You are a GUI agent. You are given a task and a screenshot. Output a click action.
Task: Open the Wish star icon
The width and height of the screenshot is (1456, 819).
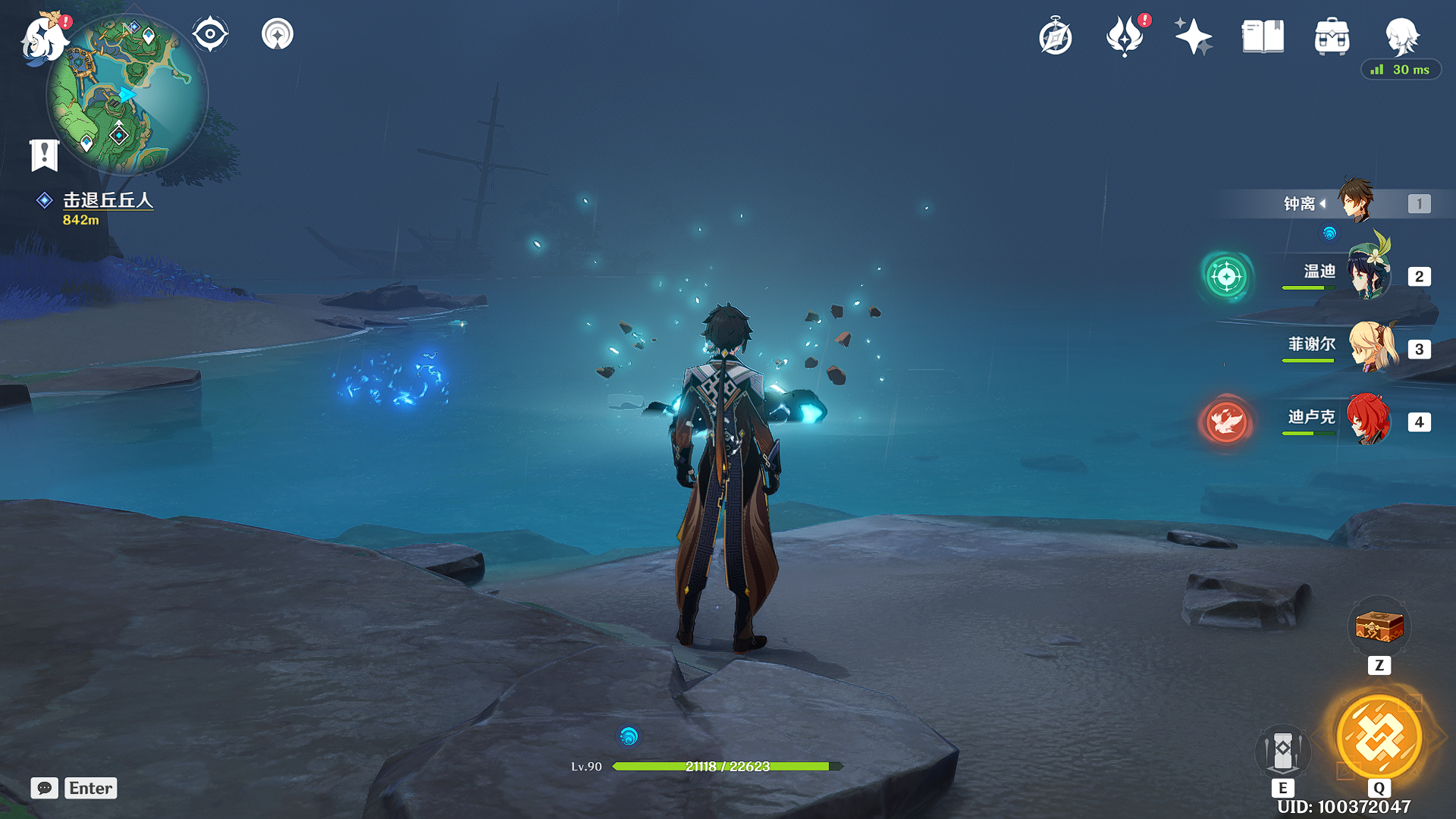pyautogui.click(x=1194, y=36)
